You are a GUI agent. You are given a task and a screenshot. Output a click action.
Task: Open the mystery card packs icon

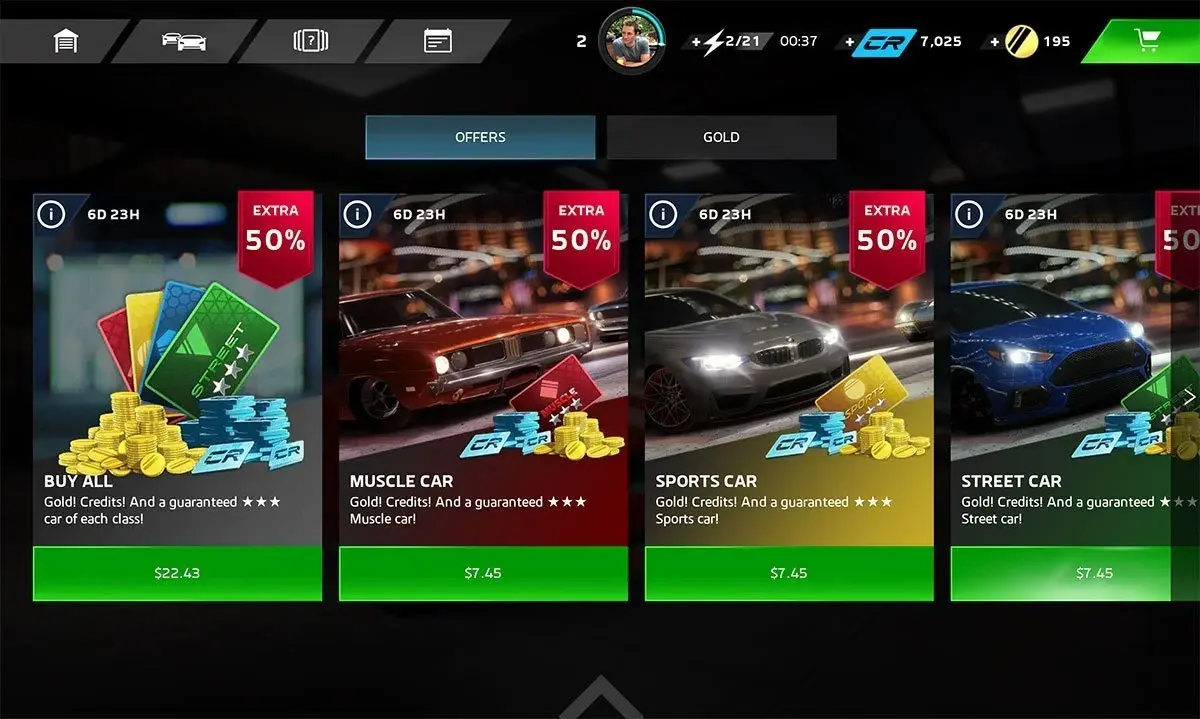point(310,41)
